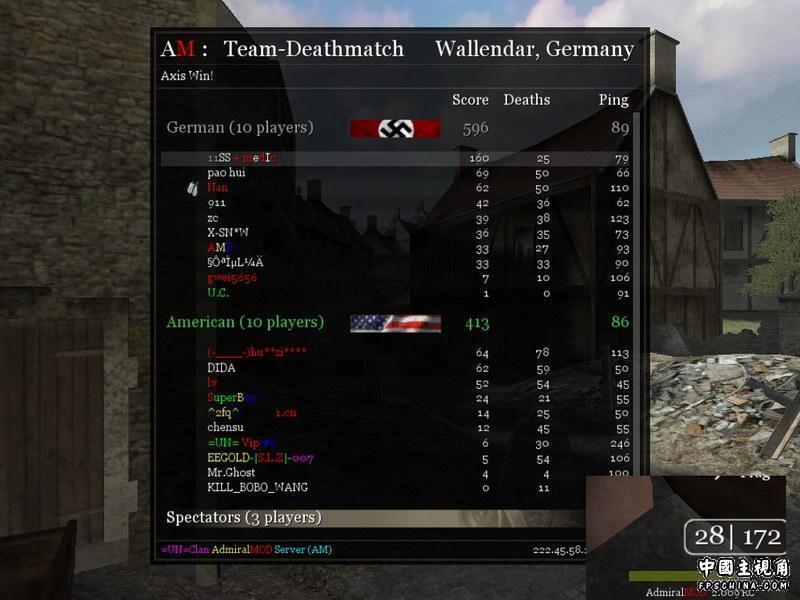Select player pao hui in the scoreboard
800x600 pixels.
tap(227, 173)
